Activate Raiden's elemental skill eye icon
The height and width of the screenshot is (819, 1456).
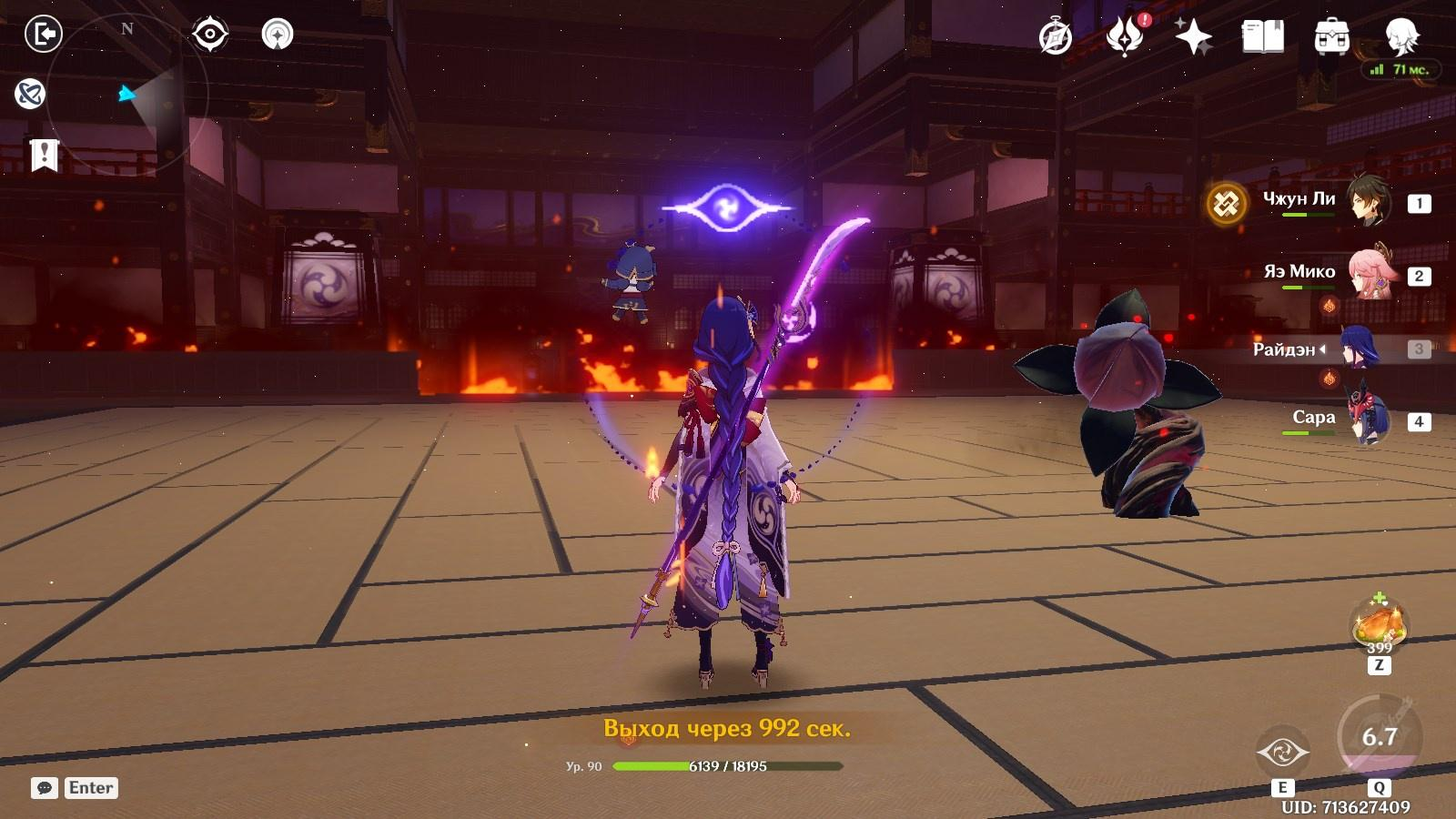coord(1282,753)
